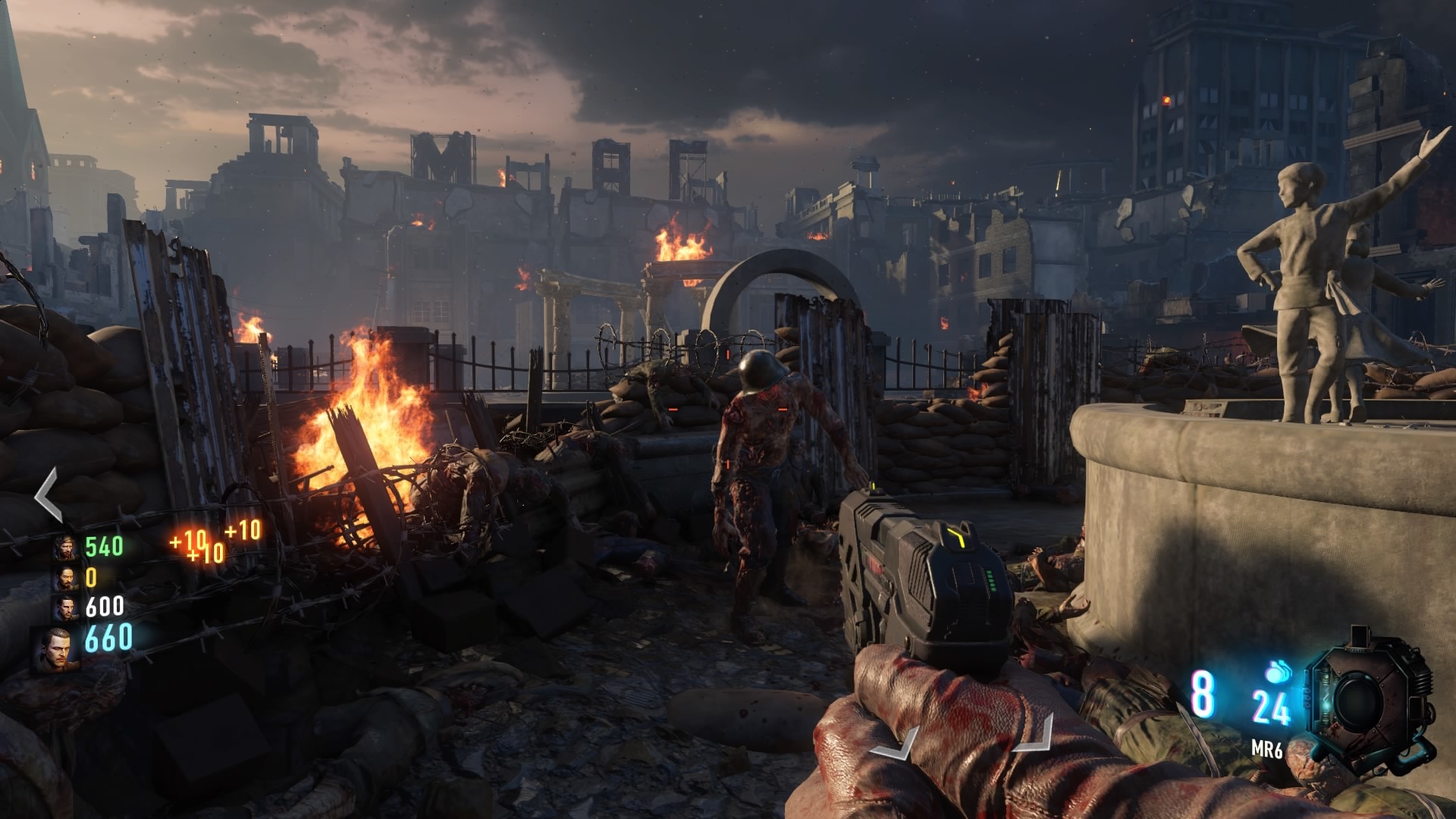Click the left-pointing chevron arrow
The width and height of the screenshot is (1456, 819).
pyautogui.click(x=49, y=494)
